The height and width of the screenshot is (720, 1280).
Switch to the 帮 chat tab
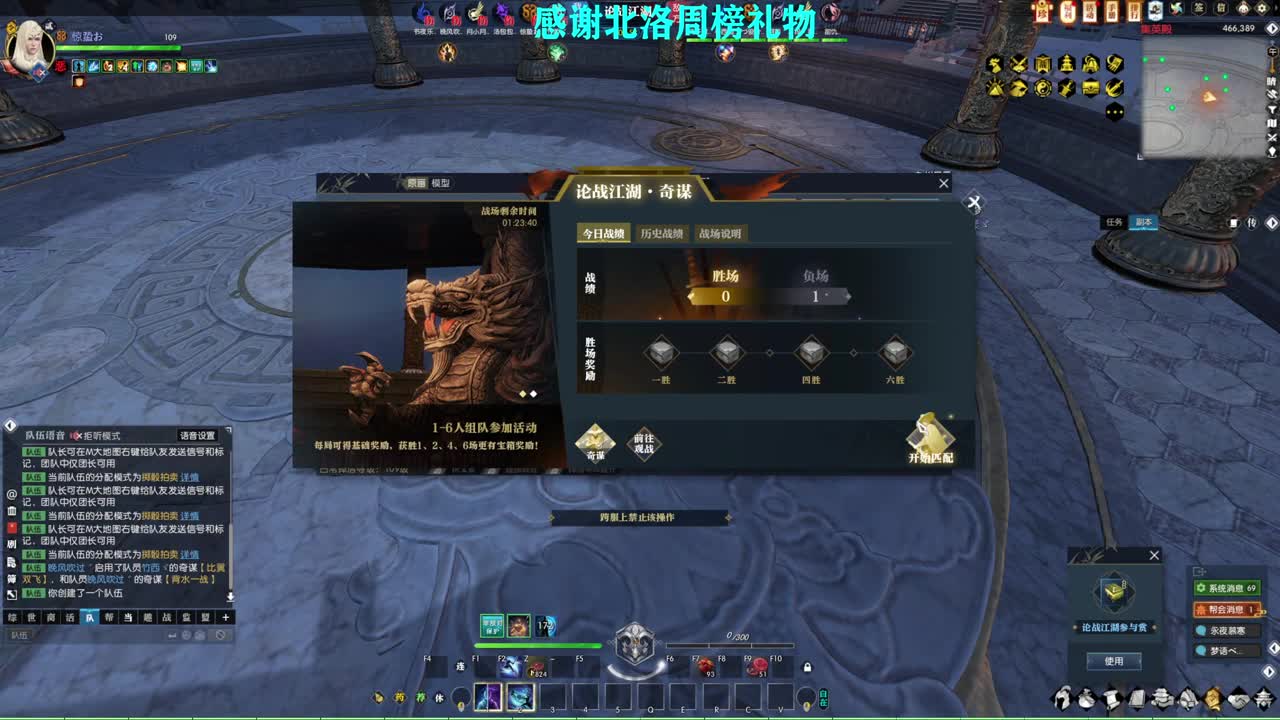[x=109, y=618]
